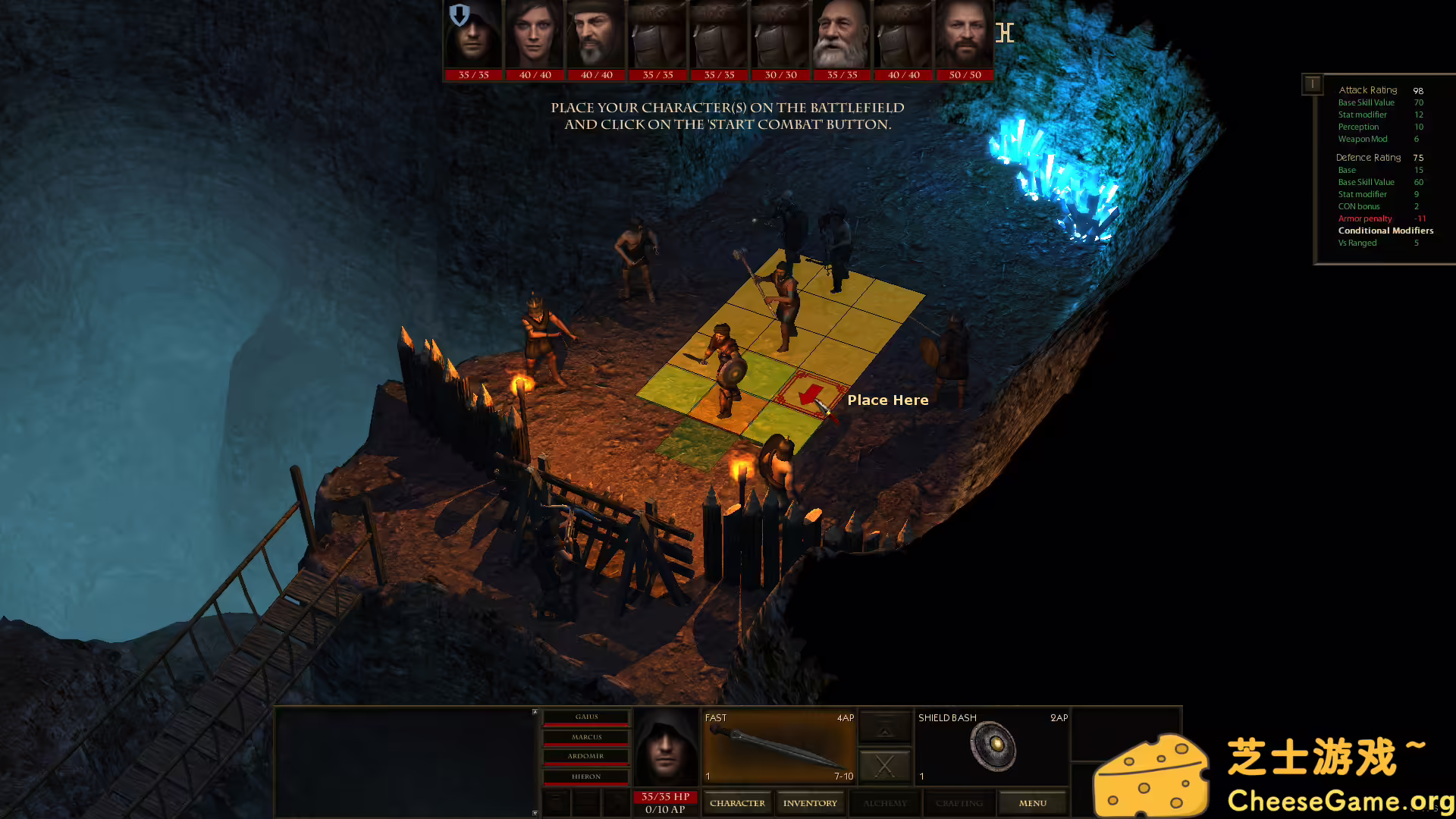Image resolution: width=1456 pixels, height=819 pixels.
Task: Click the hooded character portrait above the HP readout
Action: coord(666,747)
